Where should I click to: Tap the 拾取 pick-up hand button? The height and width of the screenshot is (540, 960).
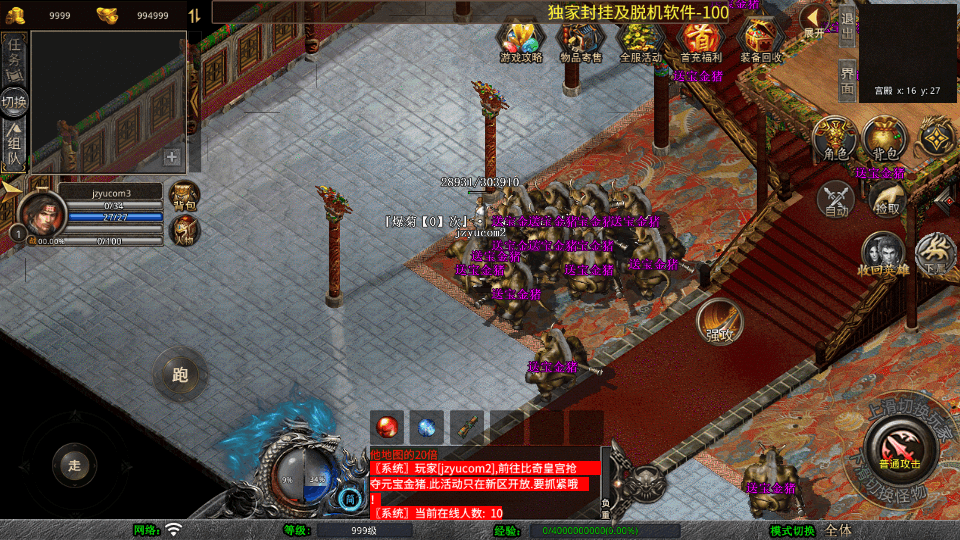[886, 200]
